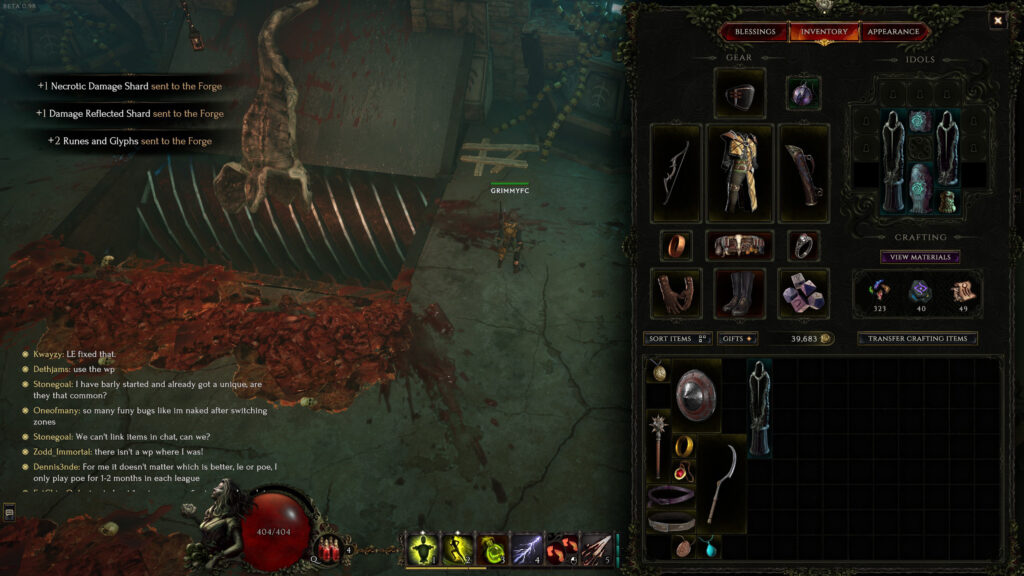The width and height of the screenshot is (1024, 576).
Task: Select the equipped bow weapon slot
Action: tap(675, 173)
